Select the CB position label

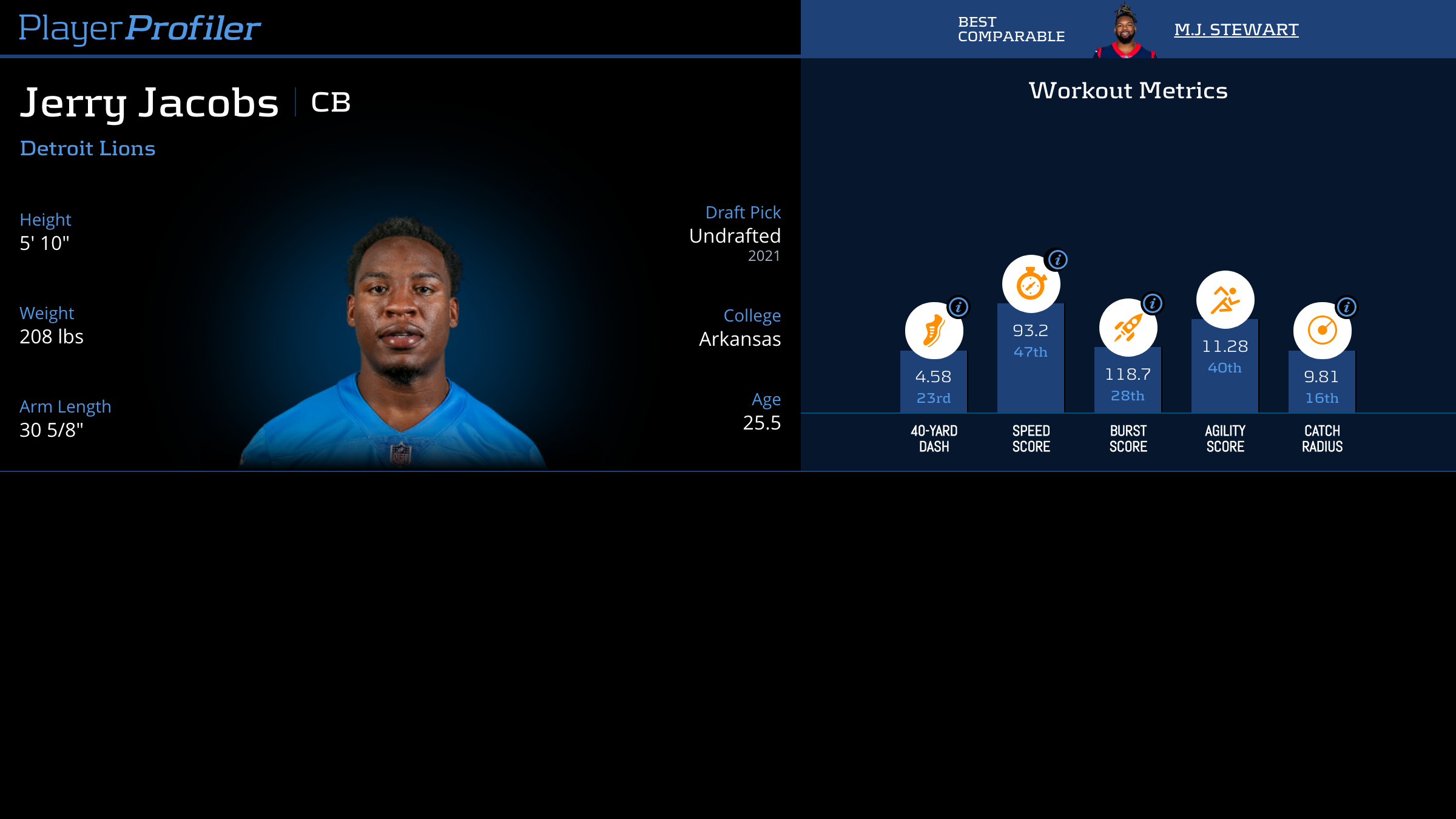click(x=330, y=102)
